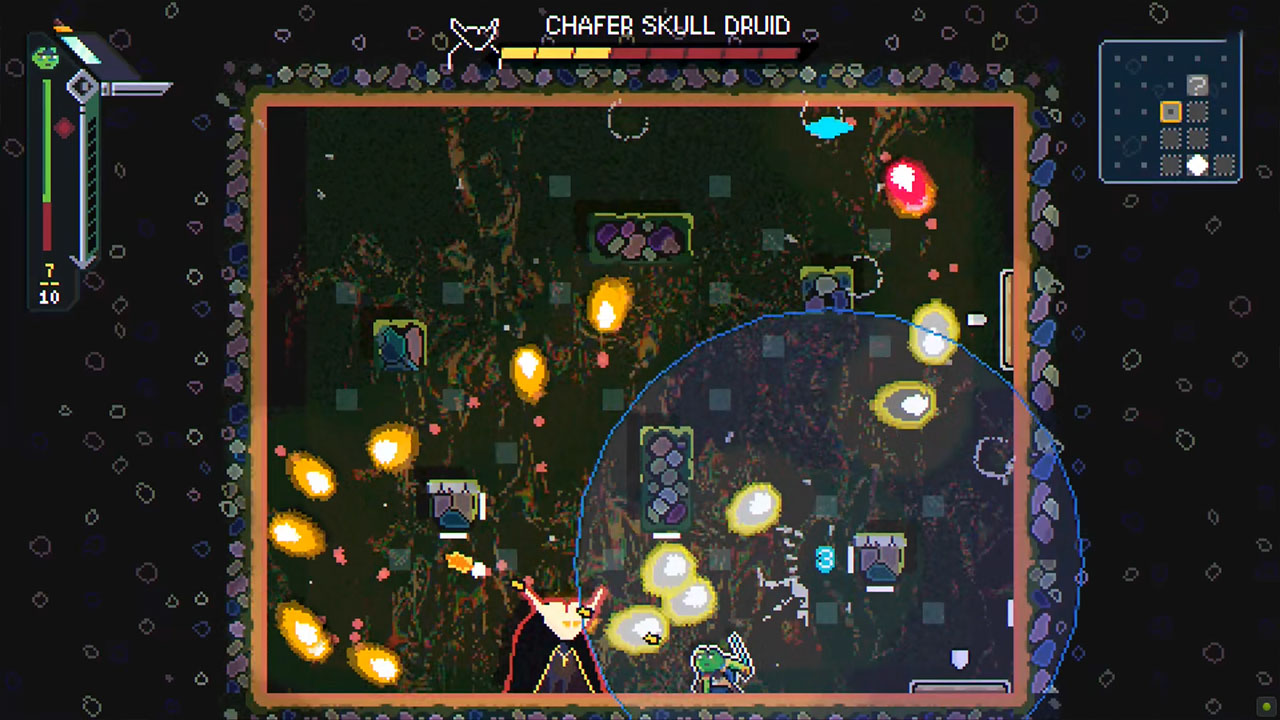This screenshot has height=720, width=1280.
Task: Click the shield pickup near the right arena wall
Action: tap(958, 657)
